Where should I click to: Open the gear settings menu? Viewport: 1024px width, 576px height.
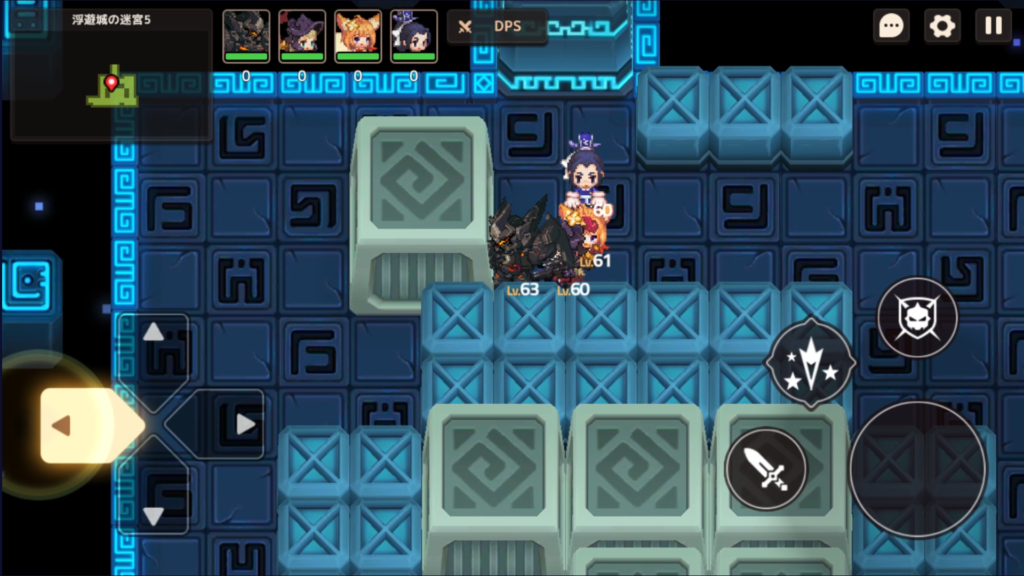942,26
